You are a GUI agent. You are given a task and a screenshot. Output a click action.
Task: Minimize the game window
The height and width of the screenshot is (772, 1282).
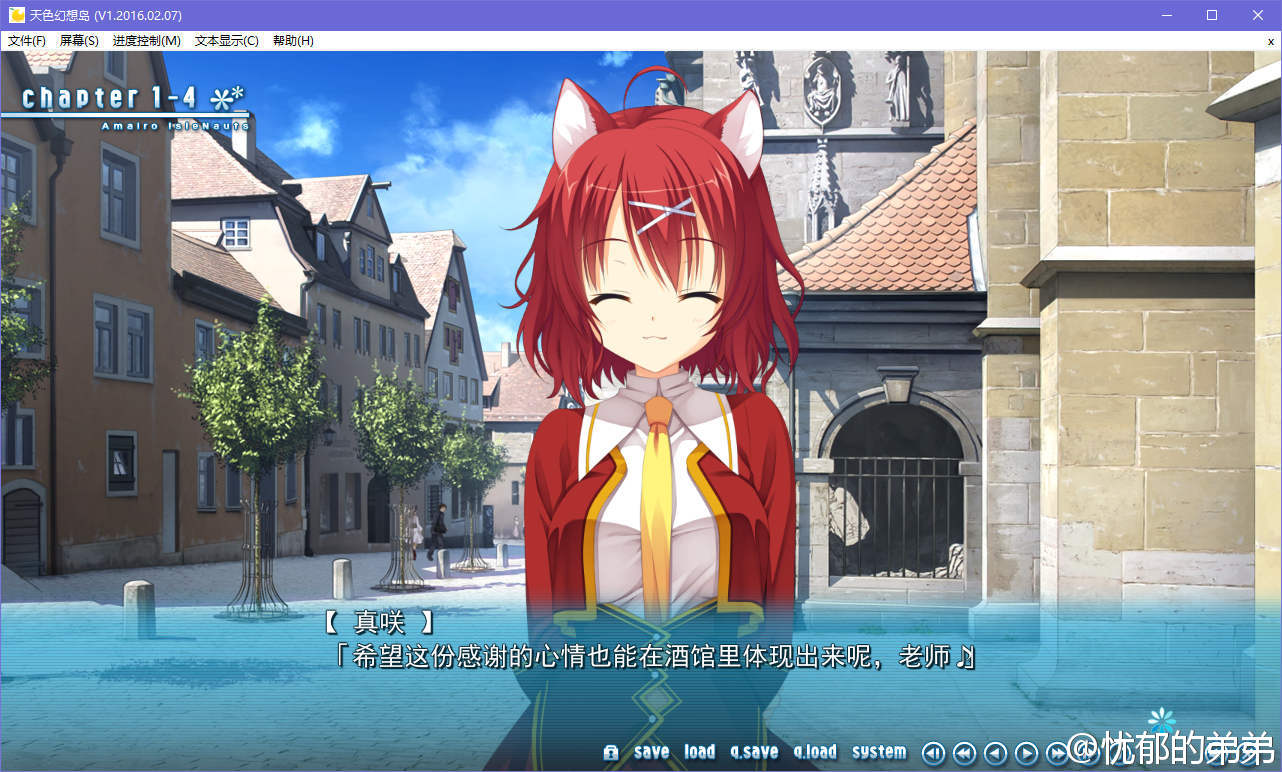pyautogui.click(x=1167, y=15)
